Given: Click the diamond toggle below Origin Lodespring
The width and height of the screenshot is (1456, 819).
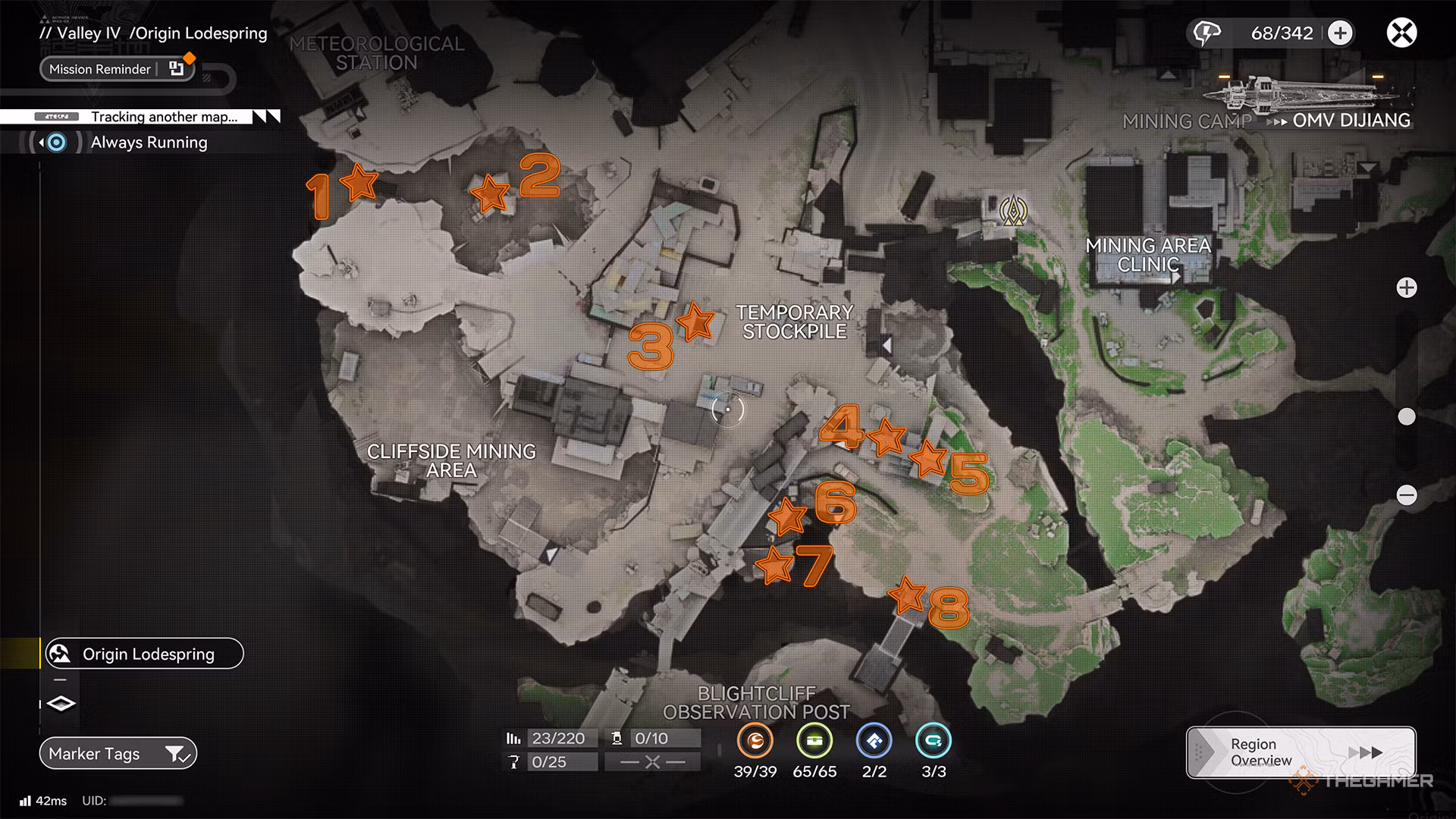Looking at the screenshot, I should click(x=61, y=704).
